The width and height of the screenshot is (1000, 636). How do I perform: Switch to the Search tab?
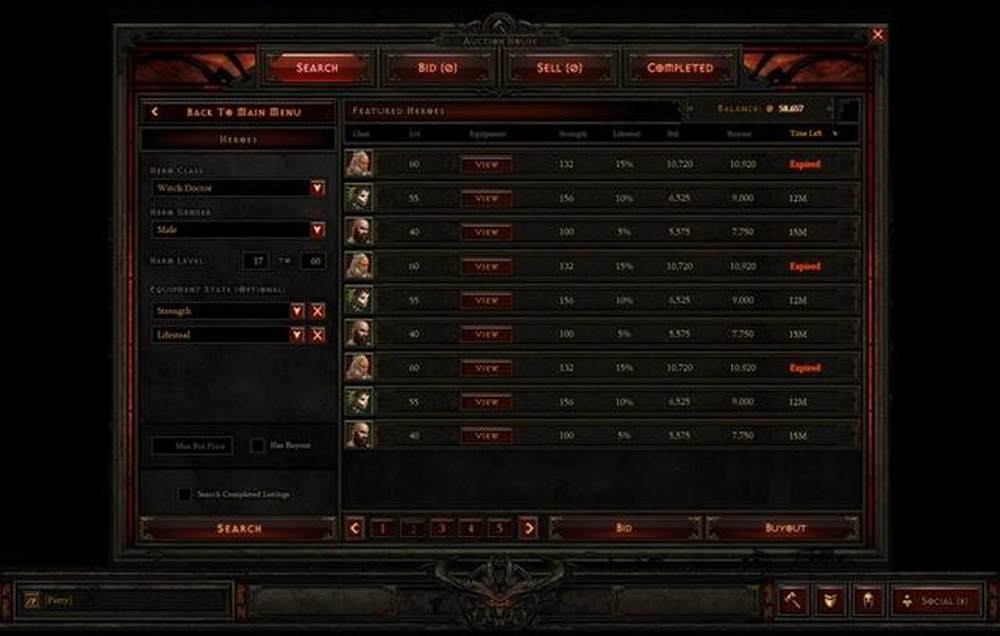pos(317,68)
